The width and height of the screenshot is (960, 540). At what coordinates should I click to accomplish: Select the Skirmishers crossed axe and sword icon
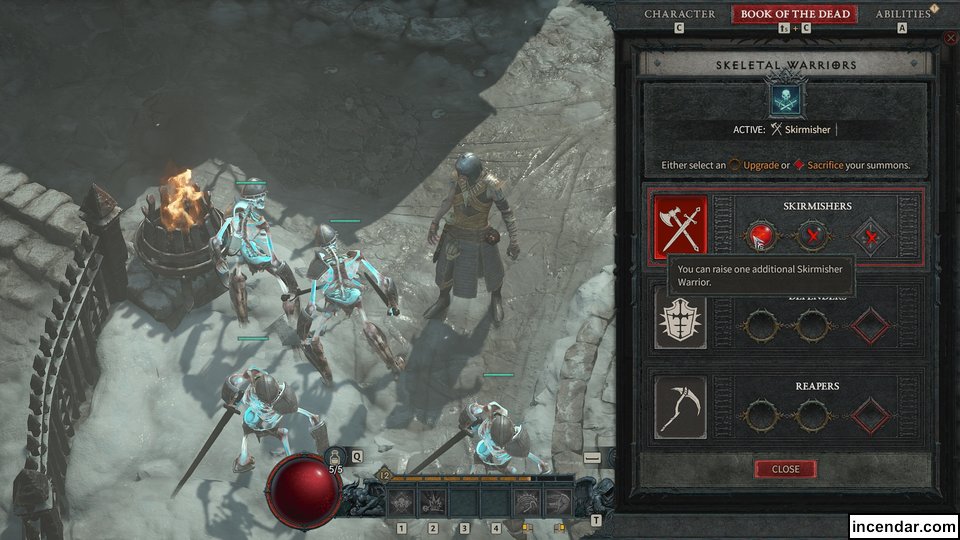[x=680, y=226]
